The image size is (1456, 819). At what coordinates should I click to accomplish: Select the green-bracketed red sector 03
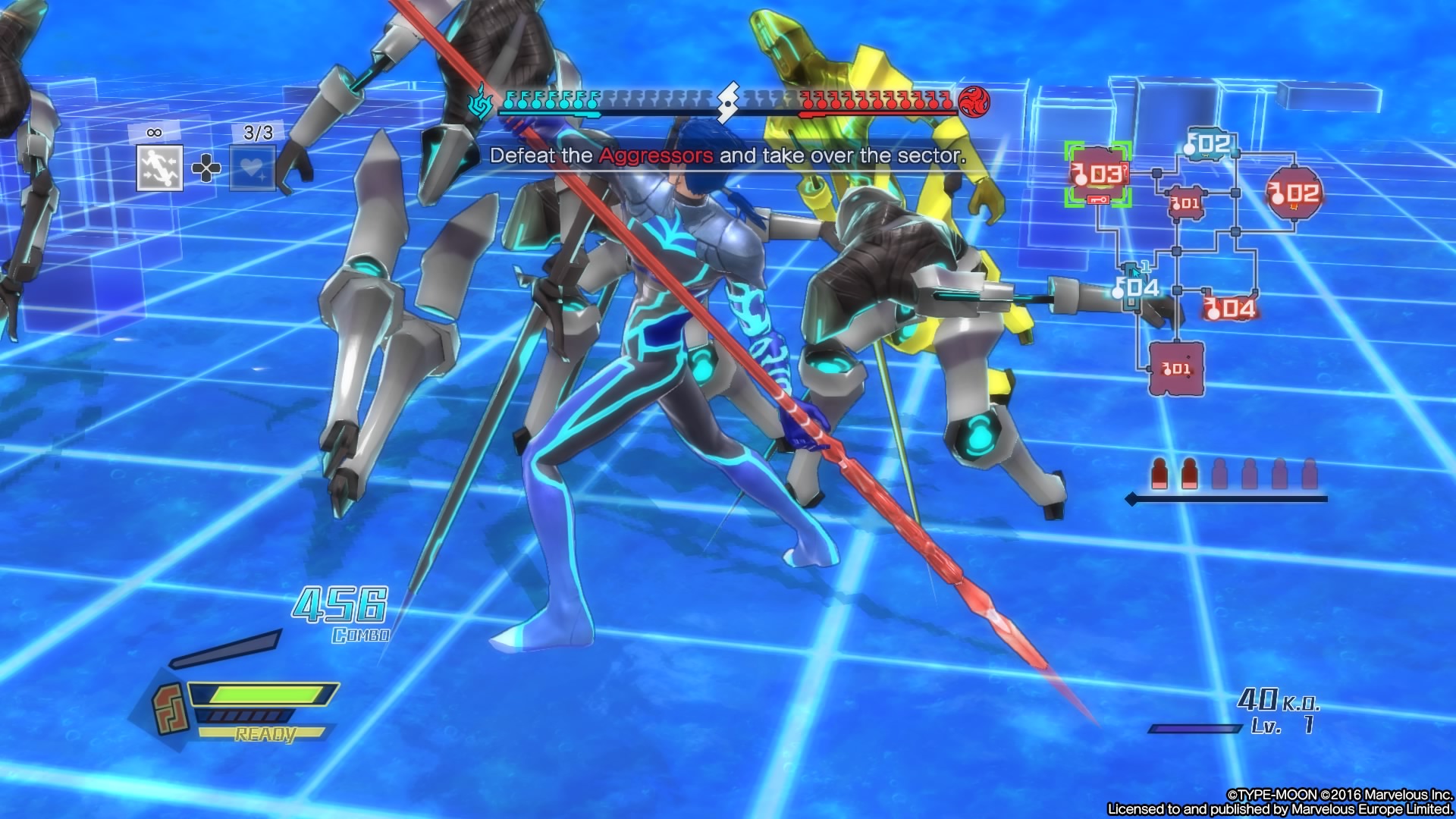(x=1097, y=174)
